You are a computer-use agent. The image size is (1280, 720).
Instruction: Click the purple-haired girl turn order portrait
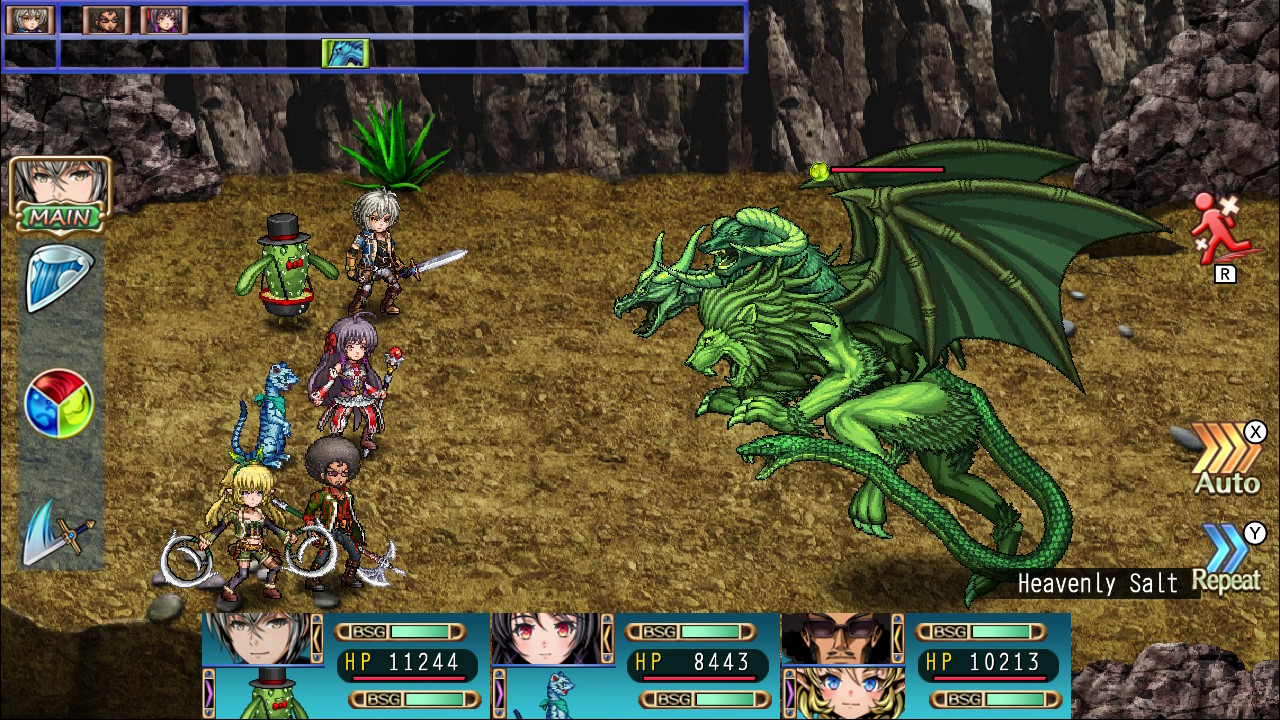pyautogui.click(x=162, y=18)
